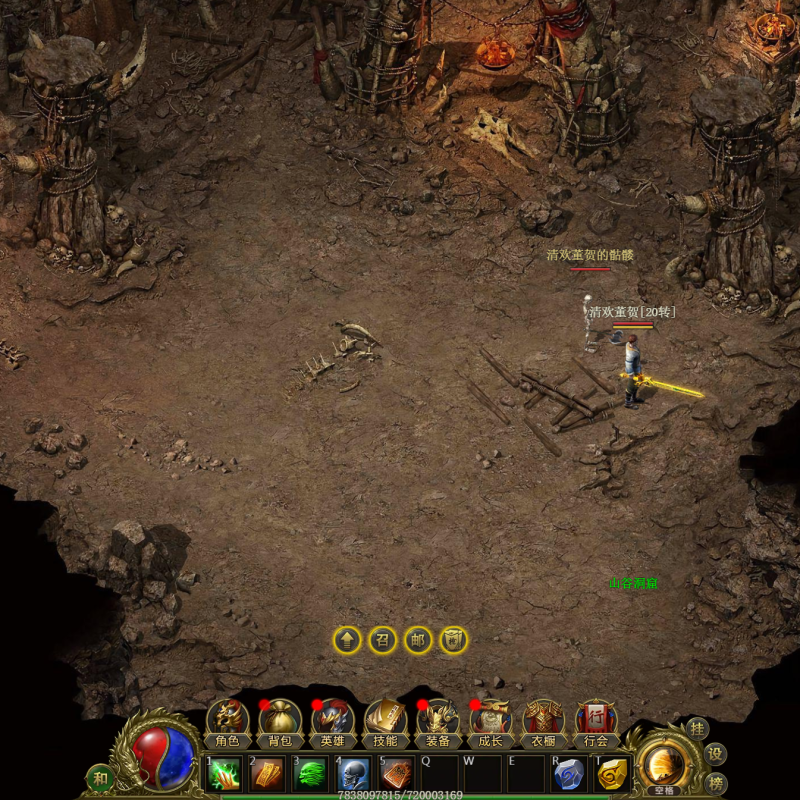Open the 装备 equipment menu
Screen dimensions: 800x800
tap(437, 723)
